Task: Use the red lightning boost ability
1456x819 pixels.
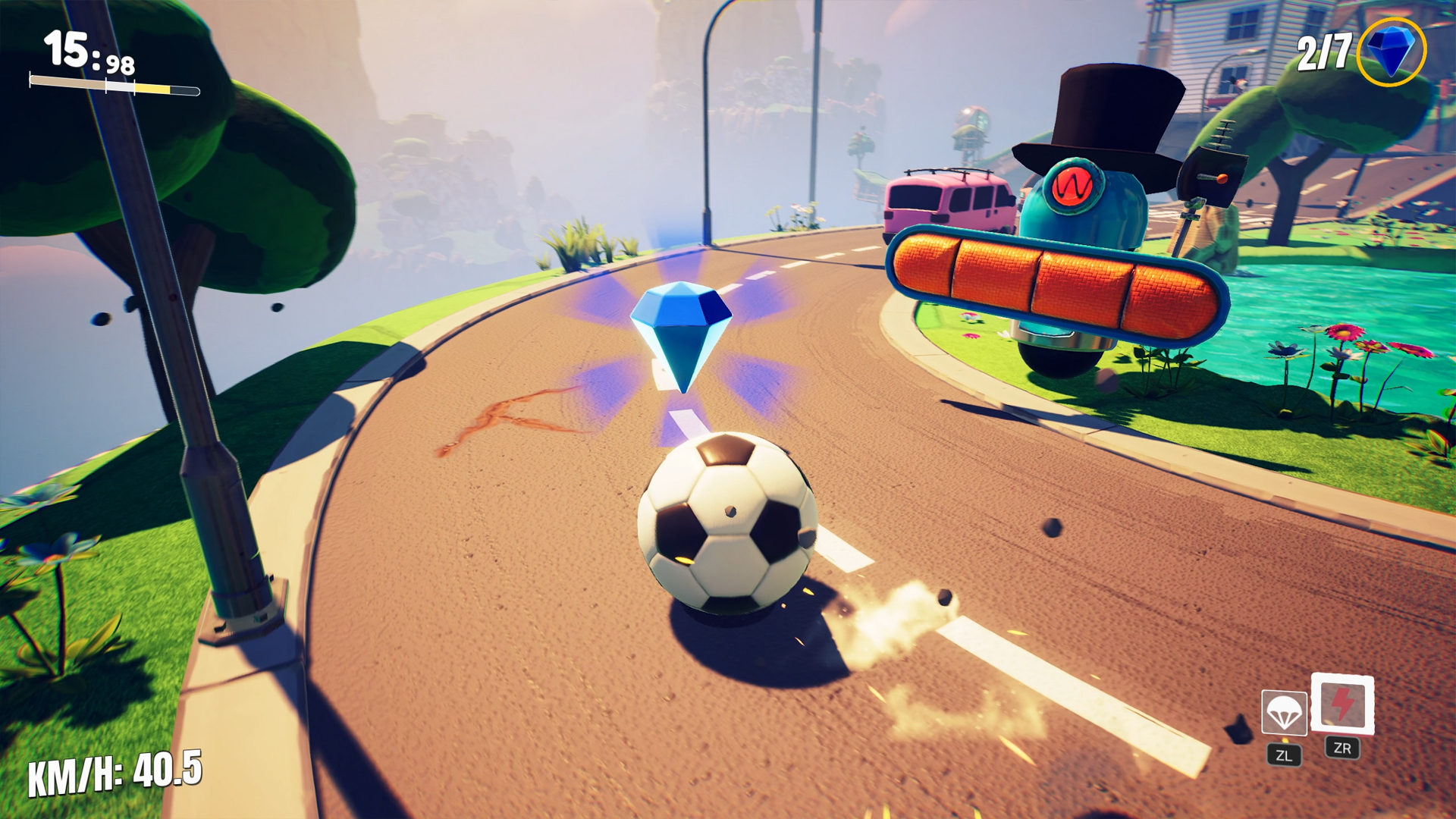Action: click(x=1342, y=704)
